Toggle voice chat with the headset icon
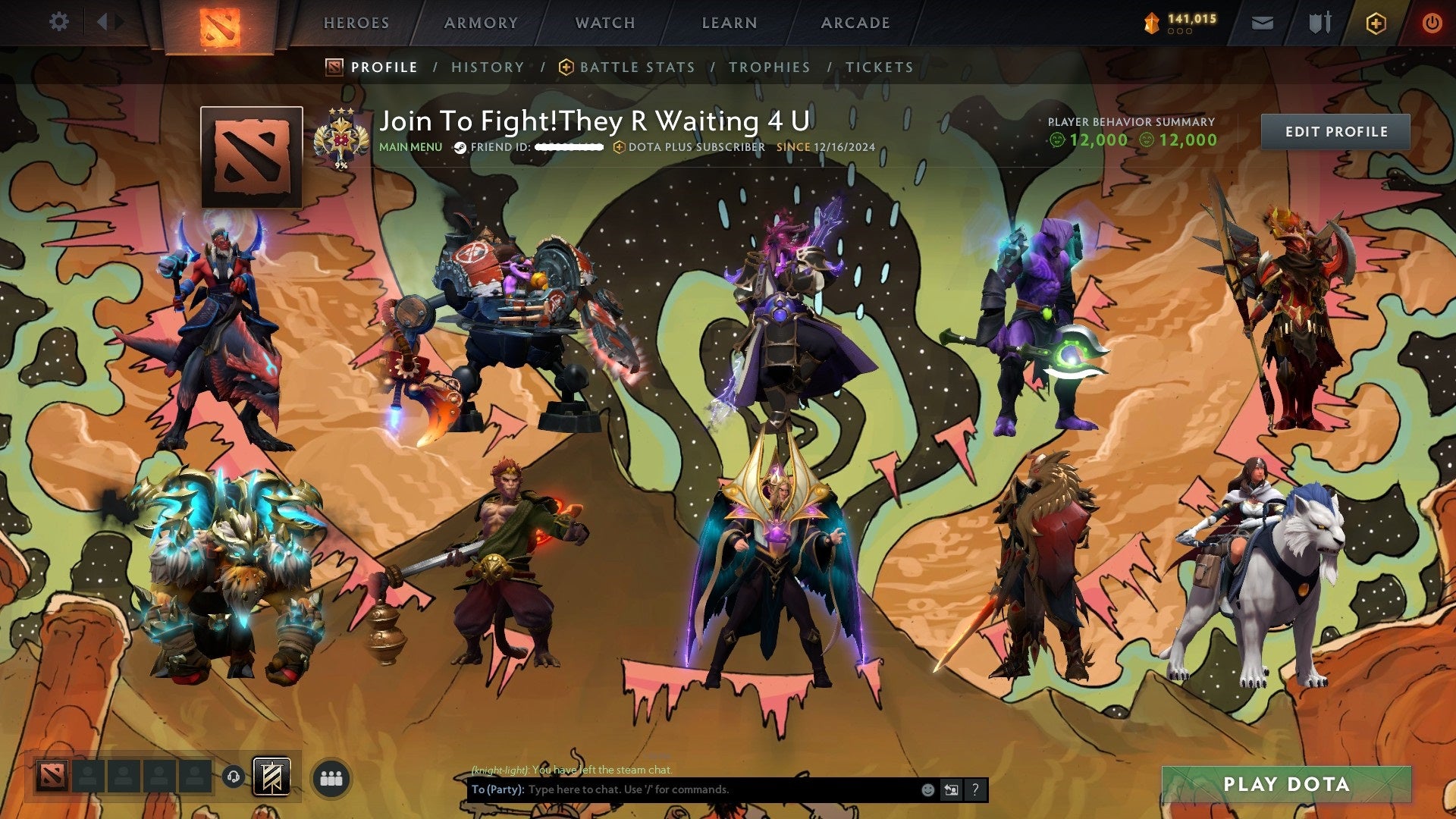Screen dimensions: 1456x819 coord(234,777)
